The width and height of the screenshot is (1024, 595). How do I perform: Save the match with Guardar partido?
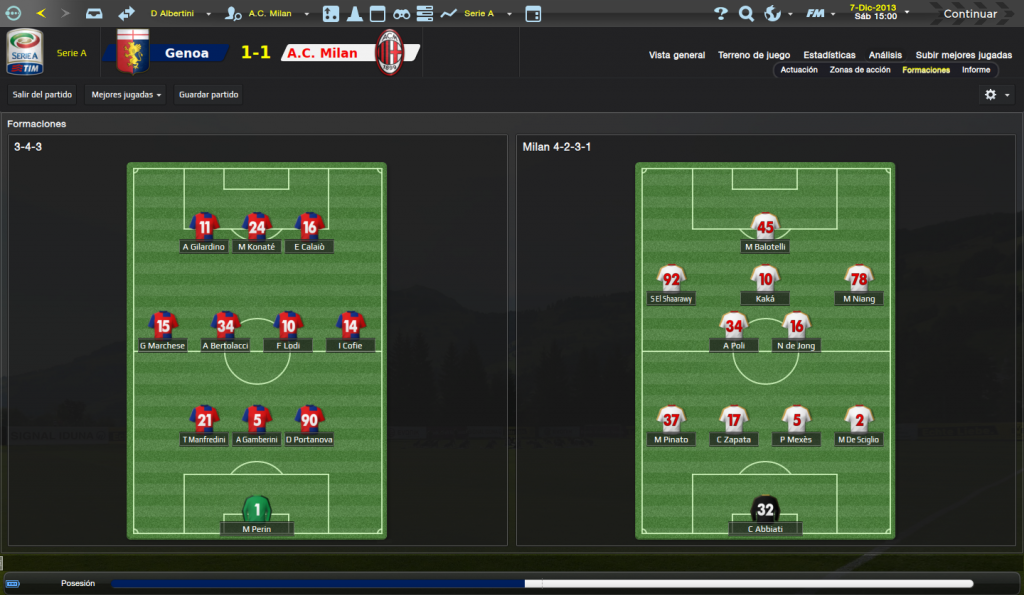point(208,95)
